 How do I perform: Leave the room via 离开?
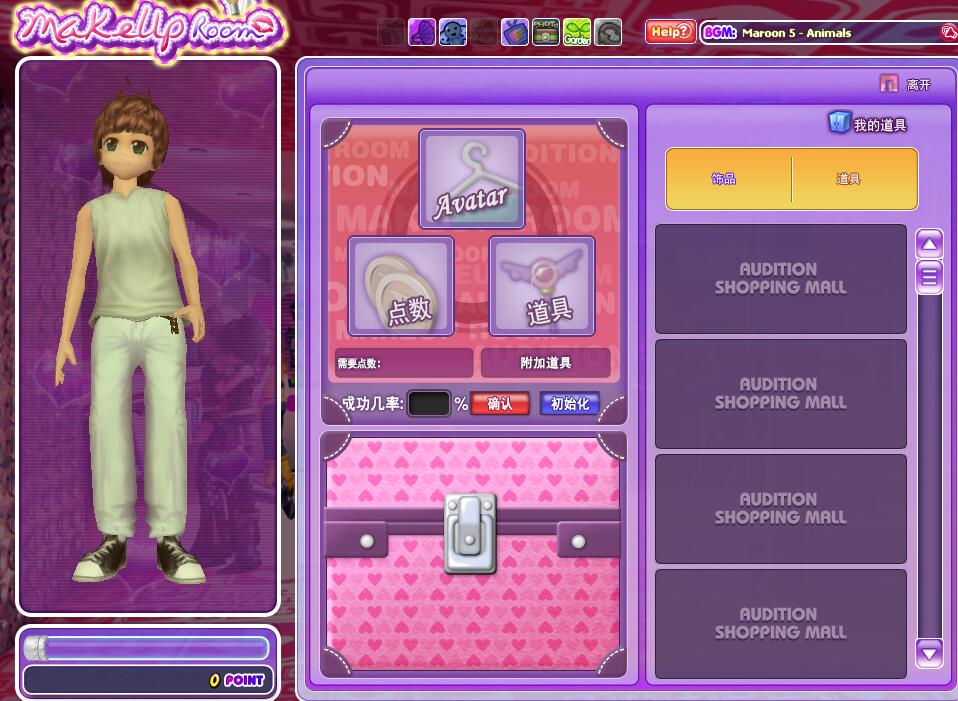907,85
